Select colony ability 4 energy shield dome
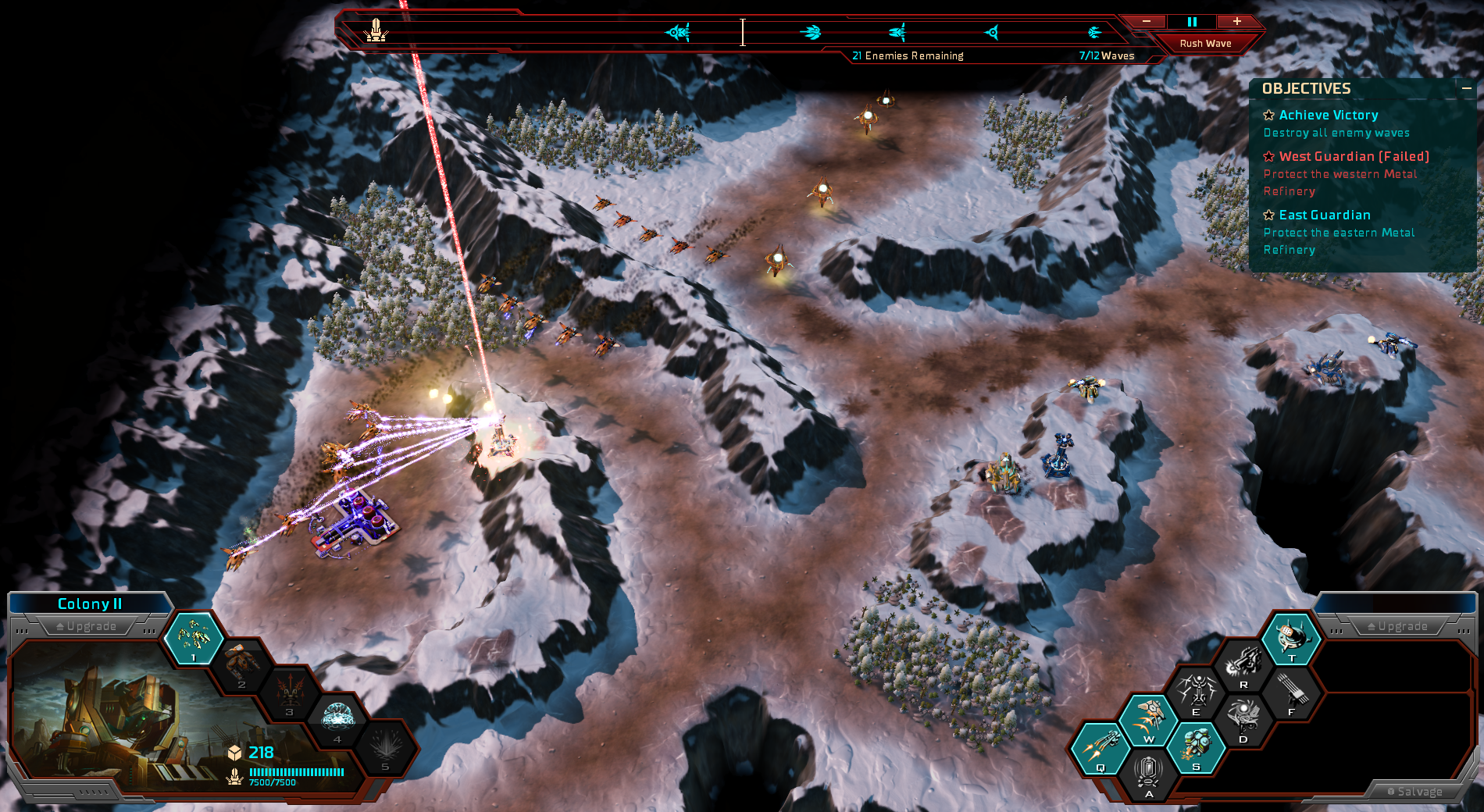This screenshot has height=812, width=1484. point(338,718)
